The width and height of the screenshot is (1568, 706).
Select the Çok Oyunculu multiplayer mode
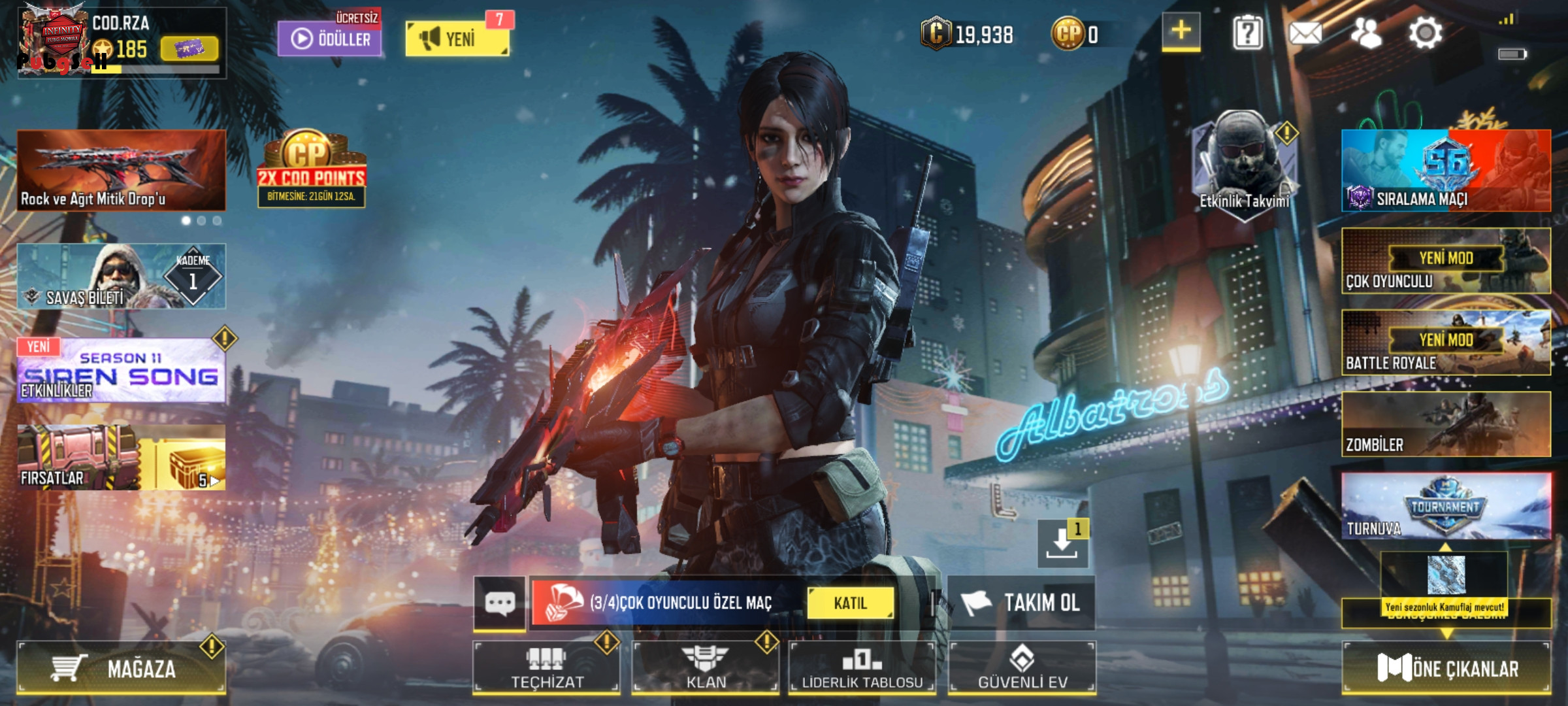1446,261
